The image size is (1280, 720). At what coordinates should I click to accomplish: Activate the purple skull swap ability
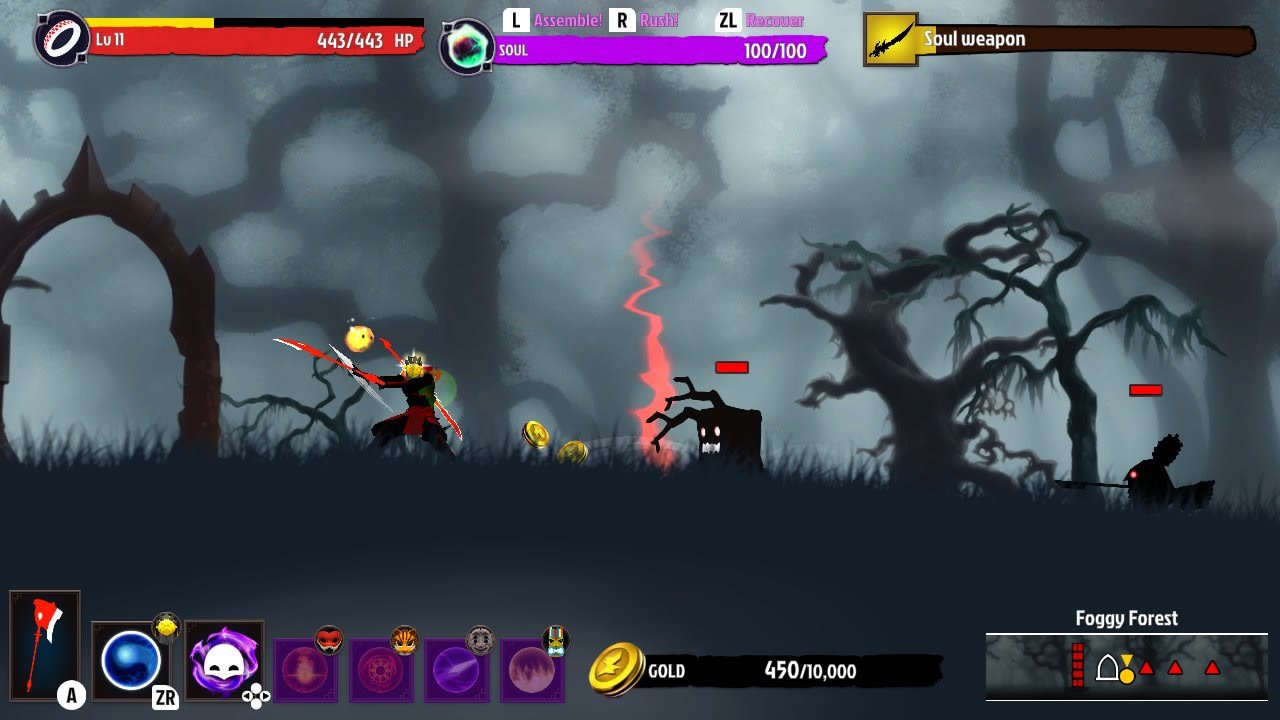click(224, 660)
